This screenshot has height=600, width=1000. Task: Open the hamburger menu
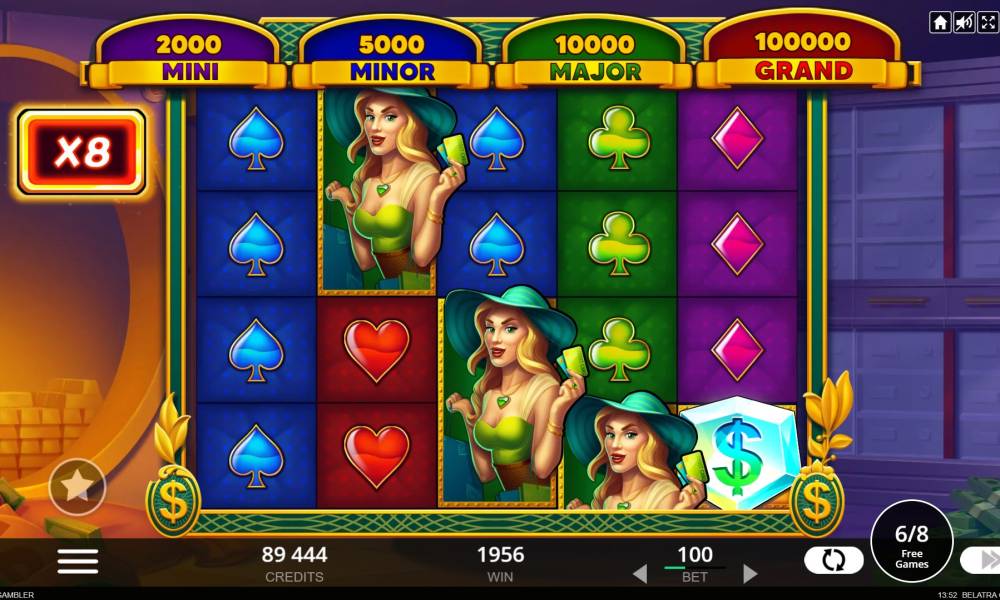(77, 561)
